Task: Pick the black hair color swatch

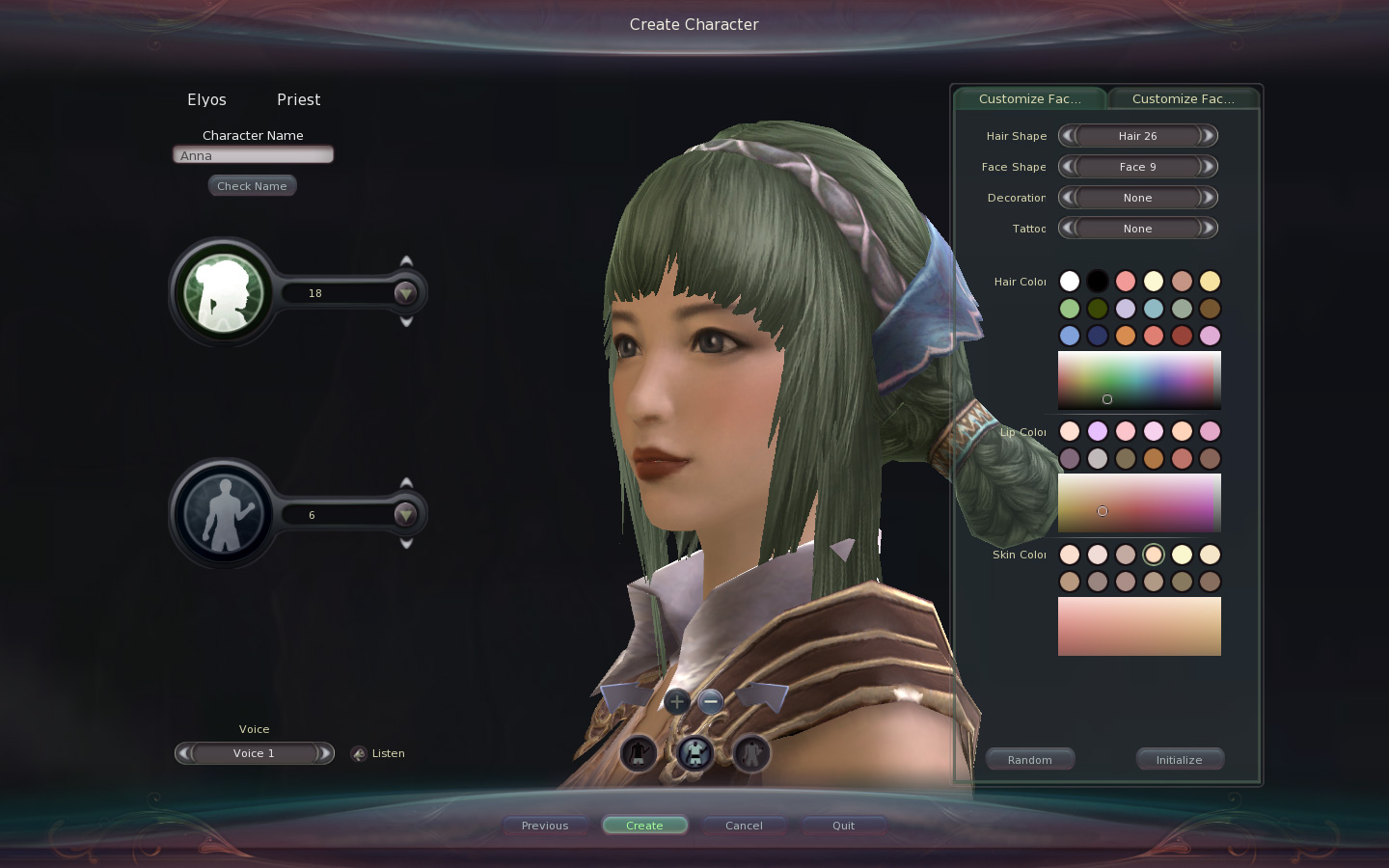Action: pyautogui.click(x=1098, y=281)
